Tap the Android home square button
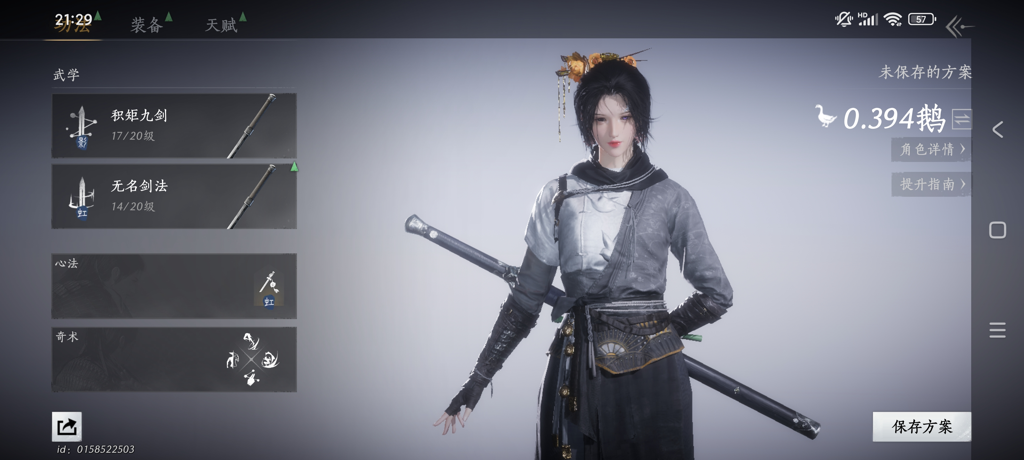 (x=997, y=230)
